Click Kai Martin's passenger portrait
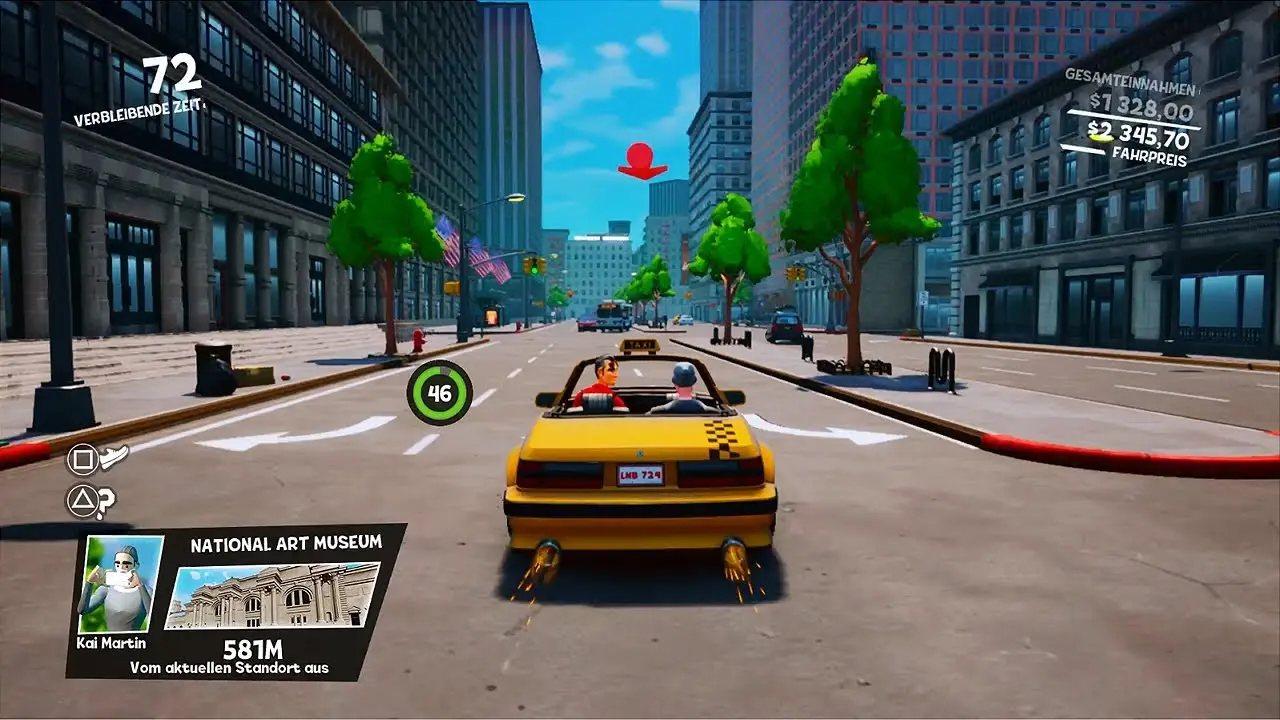 (x=121, y=583)
